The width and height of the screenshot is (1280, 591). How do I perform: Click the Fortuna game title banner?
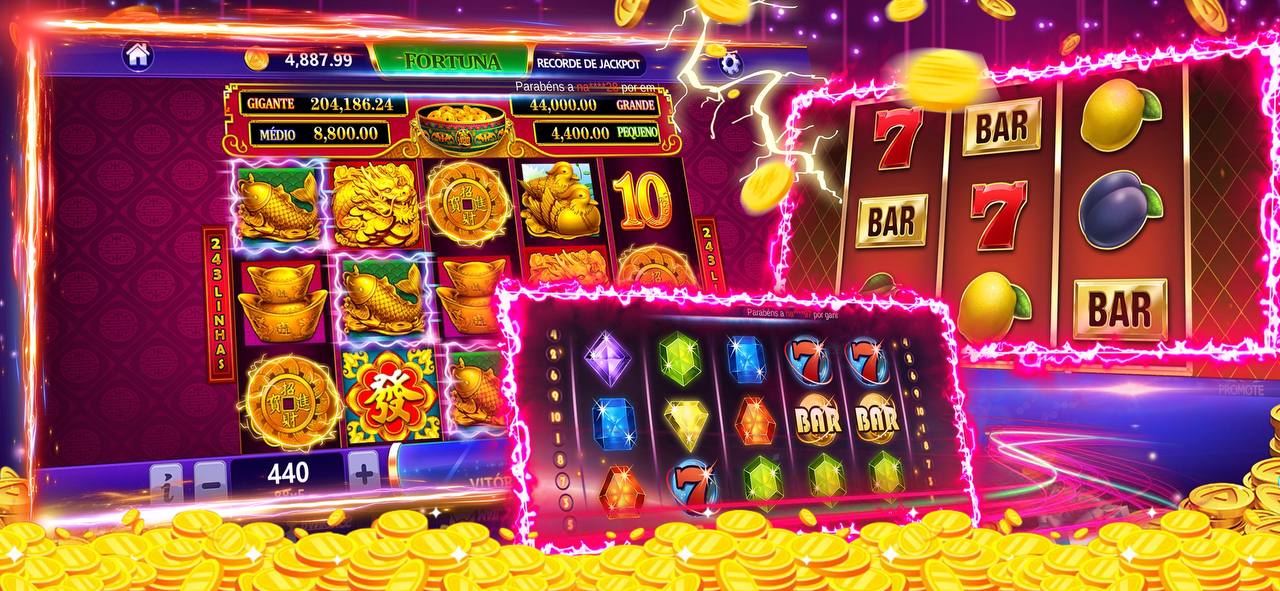(452, 61)
